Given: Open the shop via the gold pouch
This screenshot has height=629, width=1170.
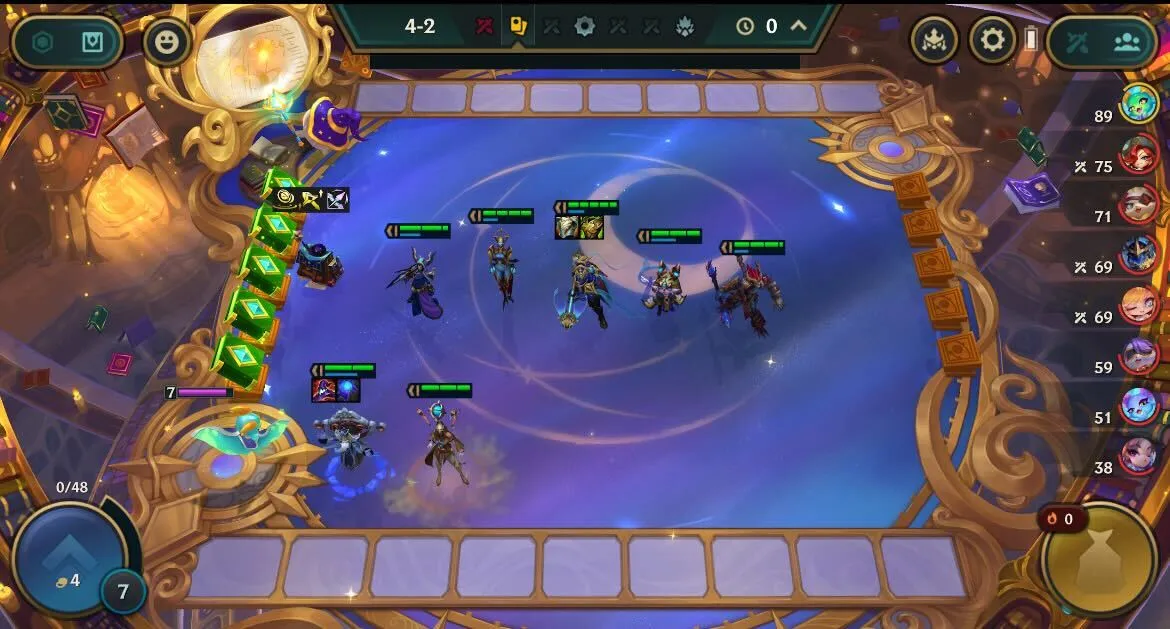Looking at the screenshot, I should point(1099,560).
